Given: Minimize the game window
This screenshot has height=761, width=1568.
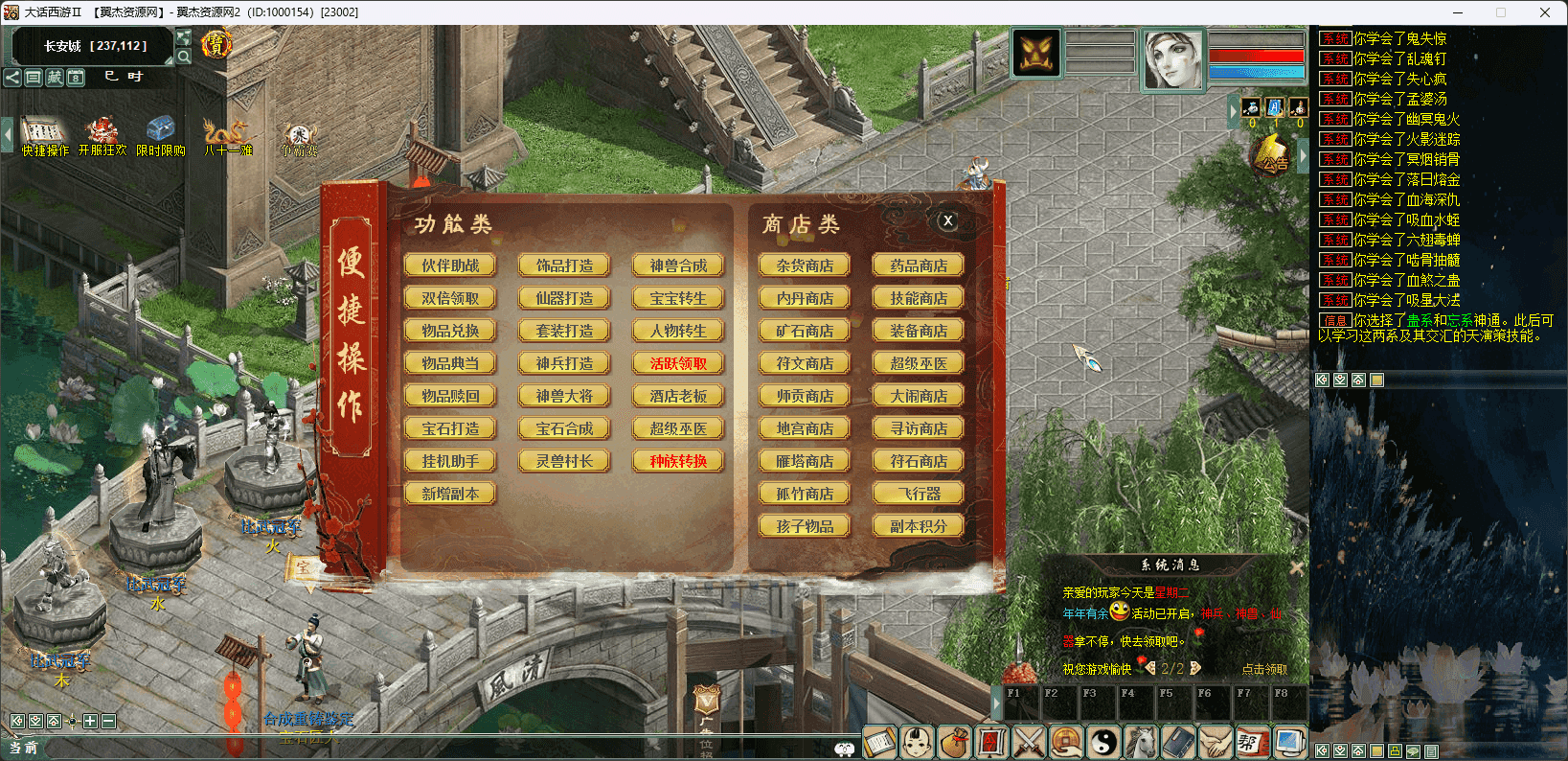Looking at the screenshot, I should pyautogui.click(x=1458, y=12).
